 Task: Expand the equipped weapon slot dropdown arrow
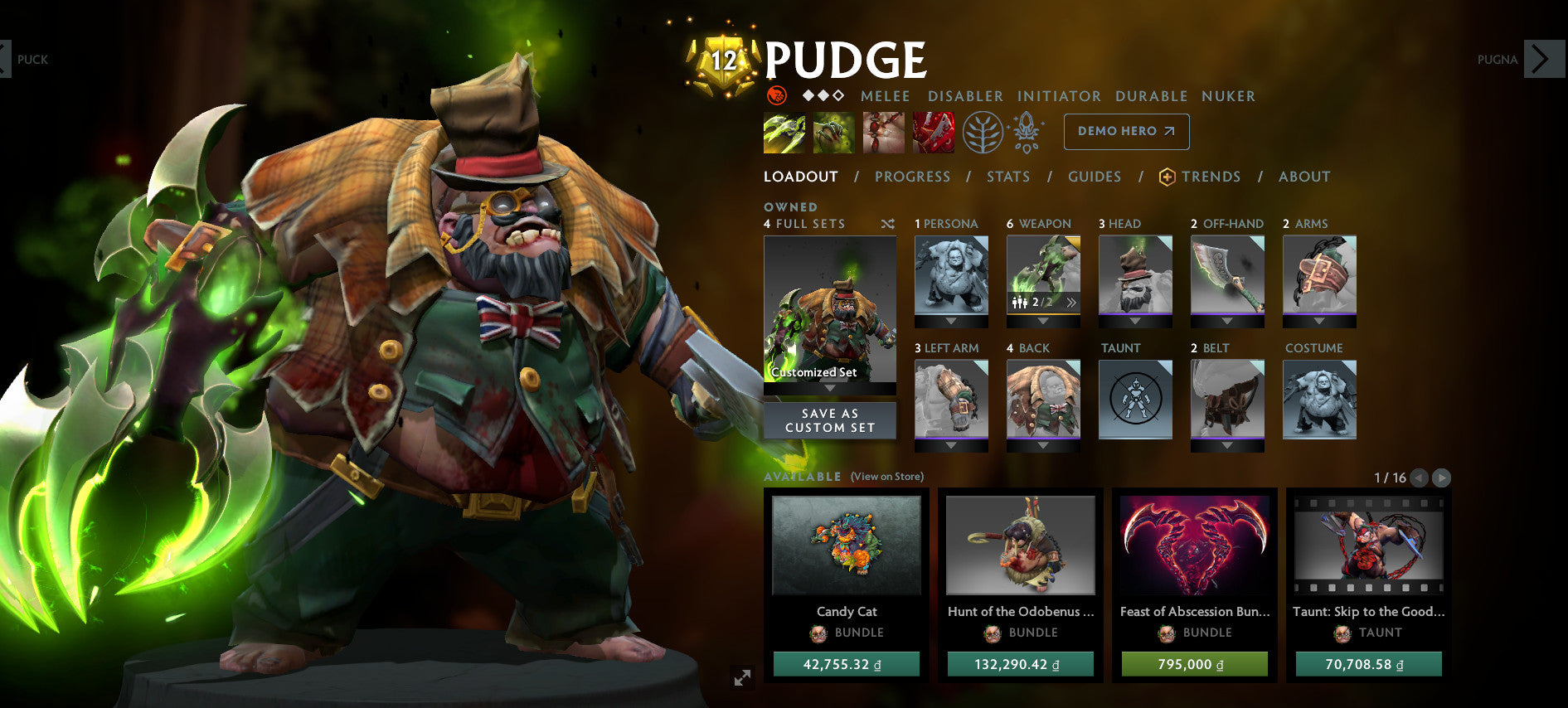coord(1043,322)
